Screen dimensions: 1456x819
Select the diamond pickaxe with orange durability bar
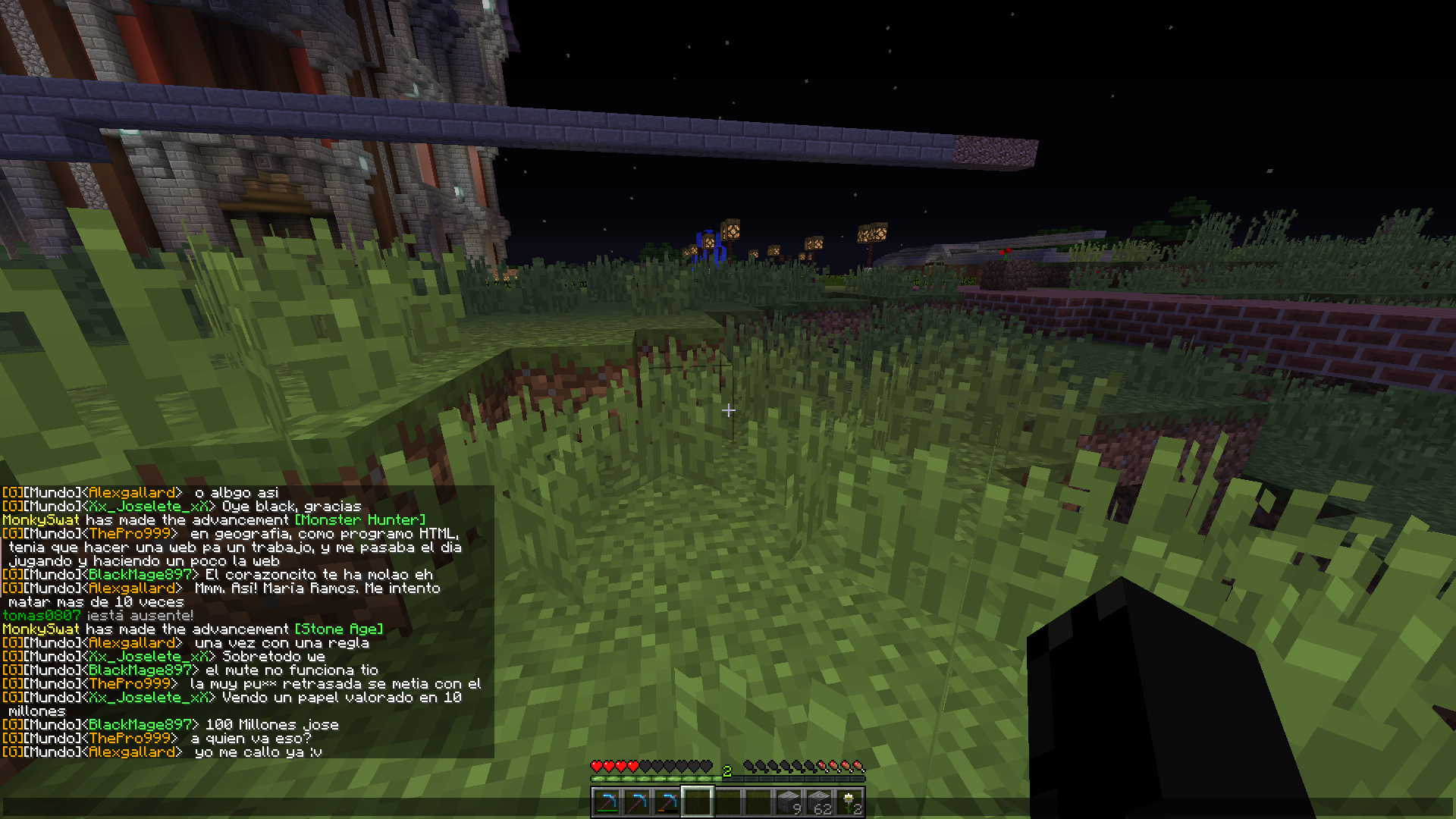667,802
